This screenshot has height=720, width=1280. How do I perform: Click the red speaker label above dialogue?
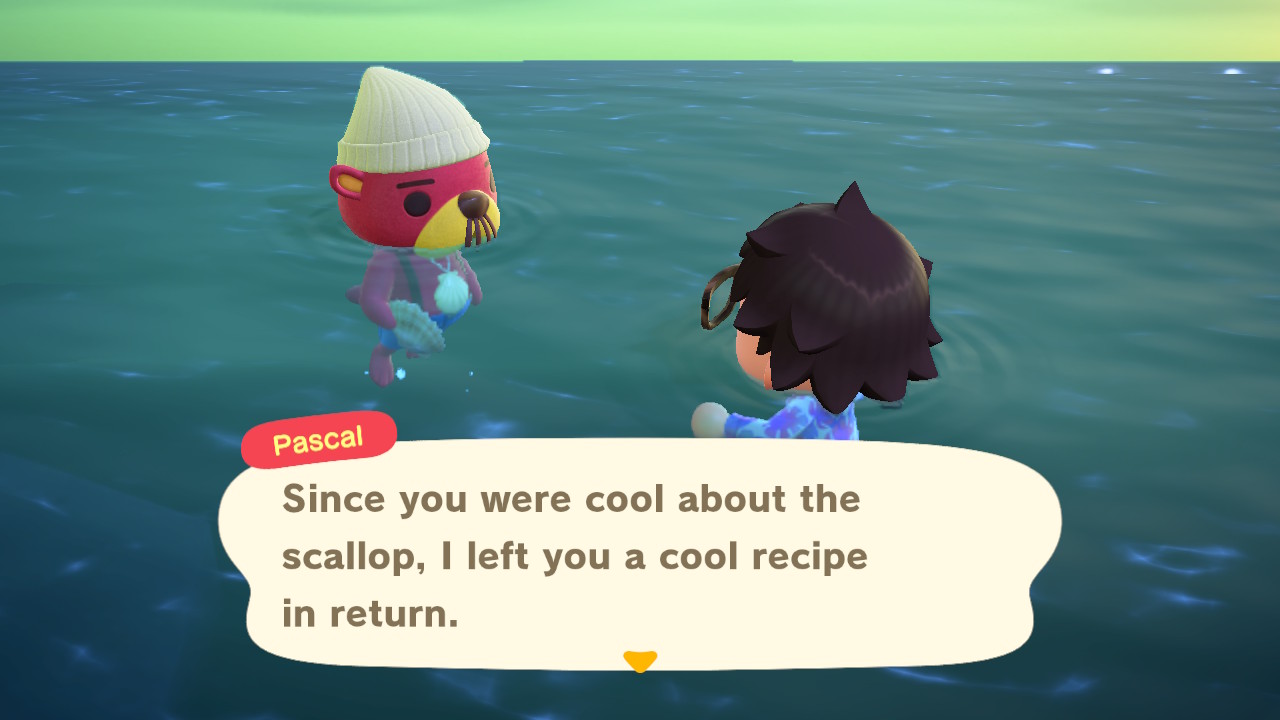click(x=318, y=438)
